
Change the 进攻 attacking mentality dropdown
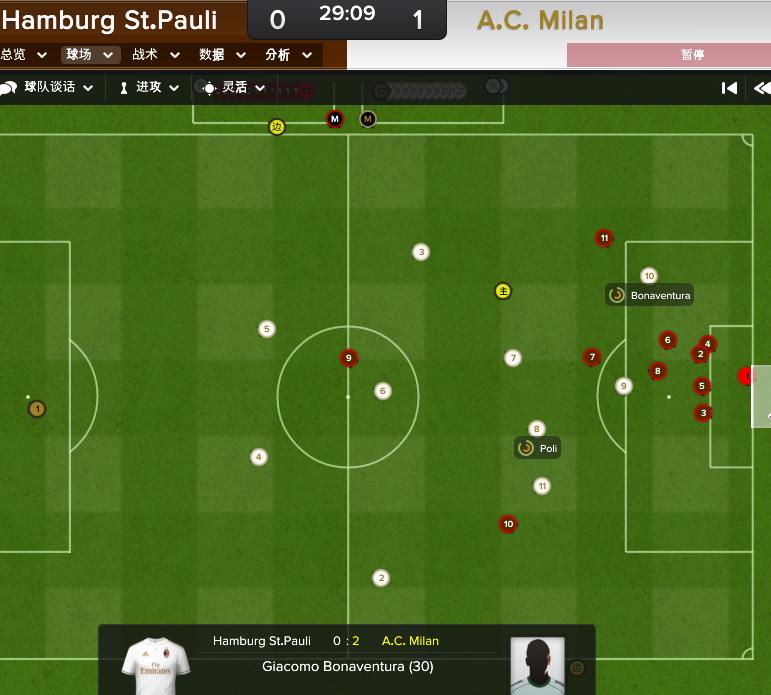tap(149, 88)
